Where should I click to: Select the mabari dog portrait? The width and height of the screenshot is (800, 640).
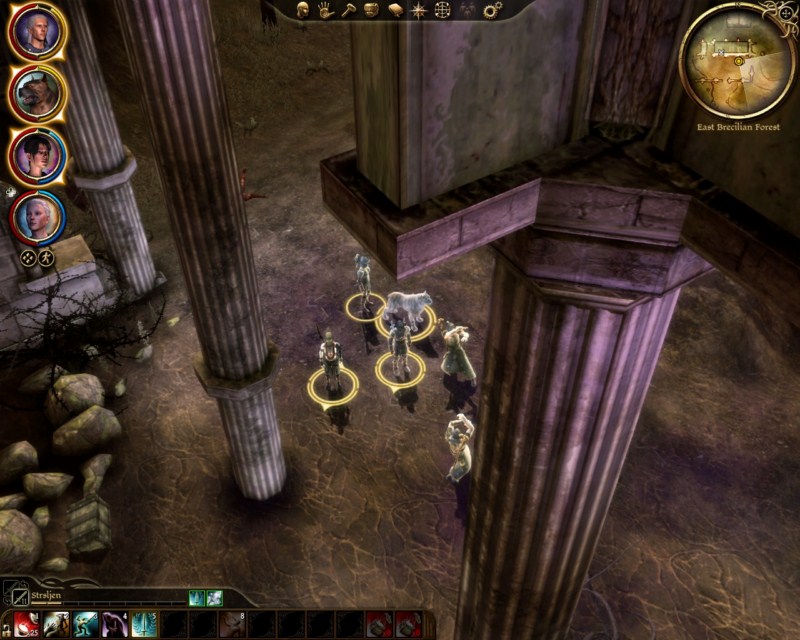click(37, 93)
